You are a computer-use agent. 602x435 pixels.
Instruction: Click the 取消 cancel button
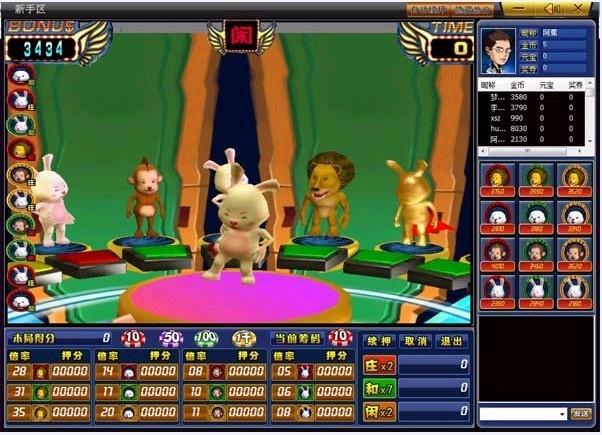[415, 341]
